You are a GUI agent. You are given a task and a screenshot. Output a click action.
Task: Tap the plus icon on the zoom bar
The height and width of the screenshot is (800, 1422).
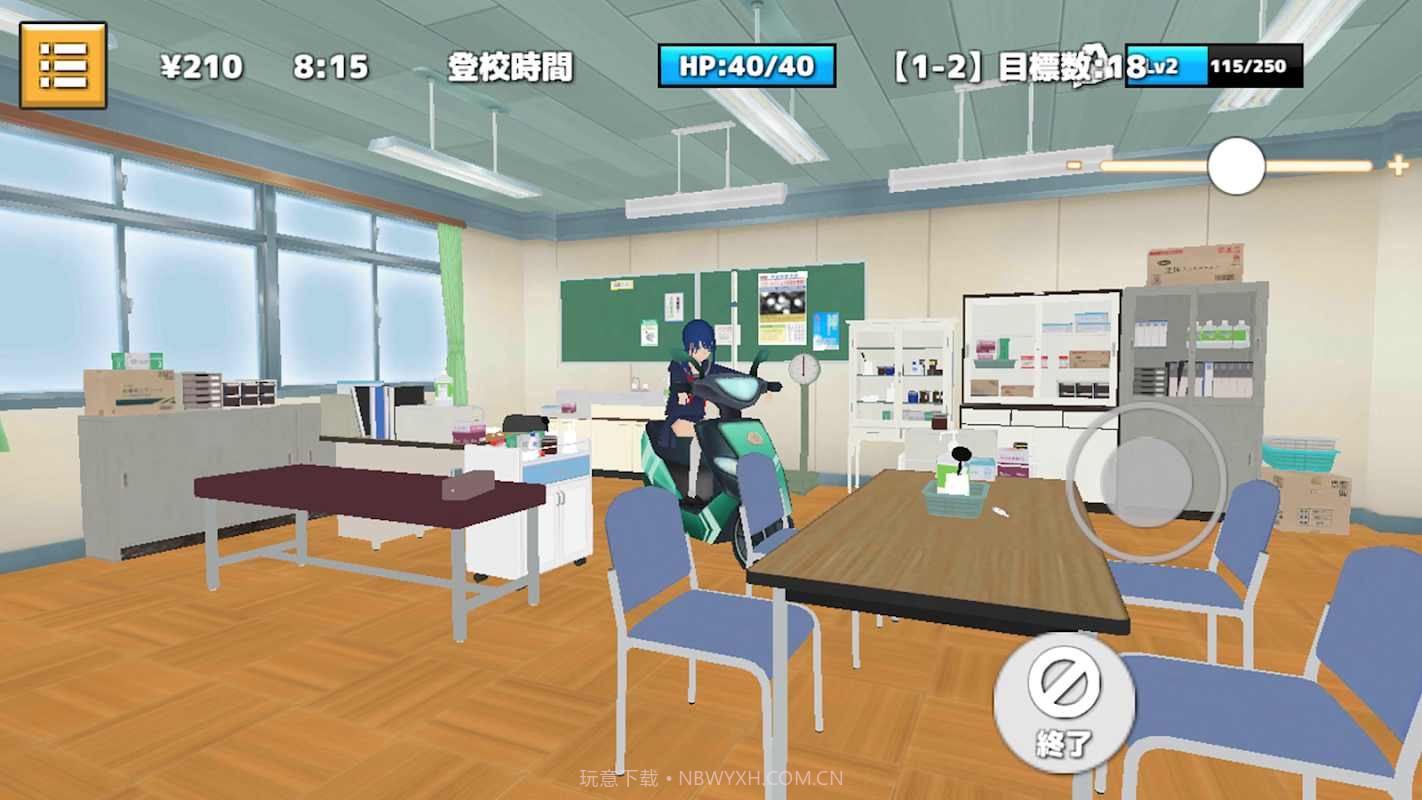tap(1397, 164)
